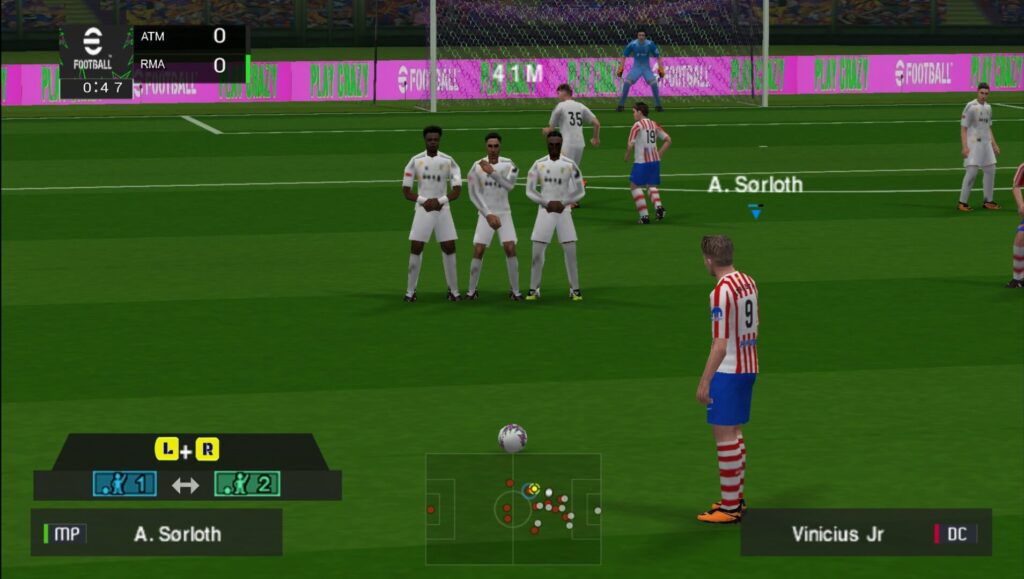Select free kick taker option 2
Screen dimensions: 1024x579
246,485
